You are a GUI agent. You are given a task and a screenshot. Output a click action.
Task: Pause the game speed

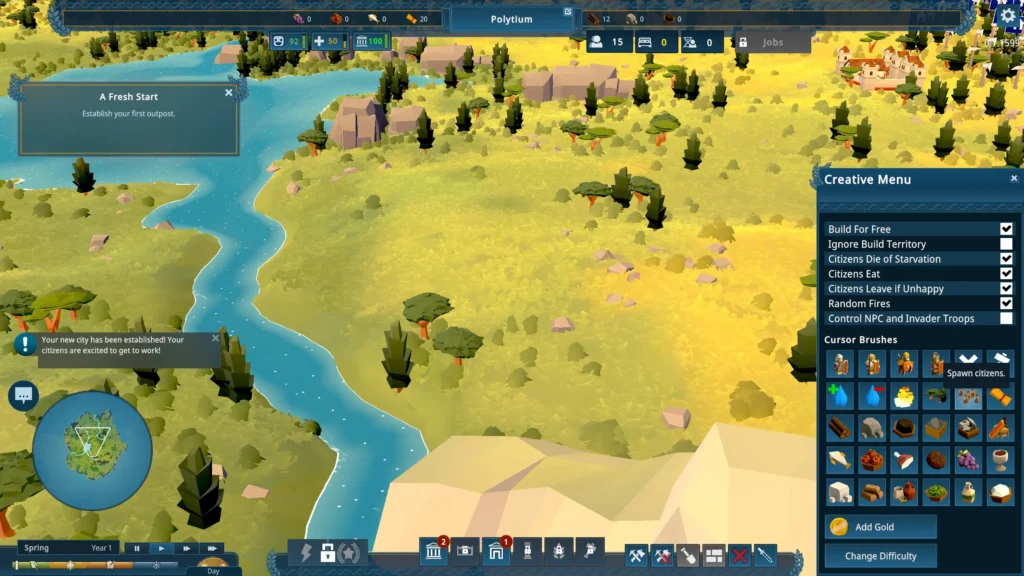click(137, 548)
